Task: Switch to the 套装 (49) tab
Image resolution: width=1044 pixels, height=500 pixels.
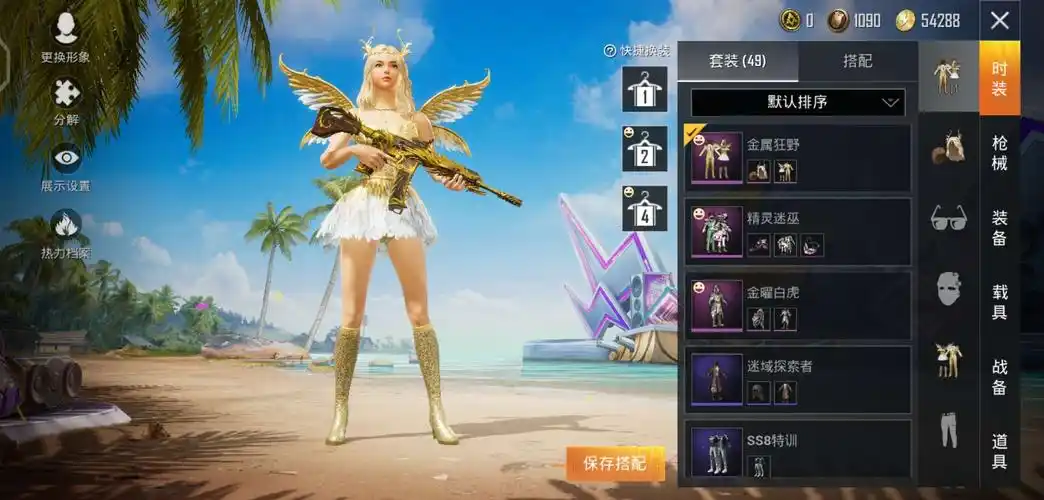Action: coord(738,61)
